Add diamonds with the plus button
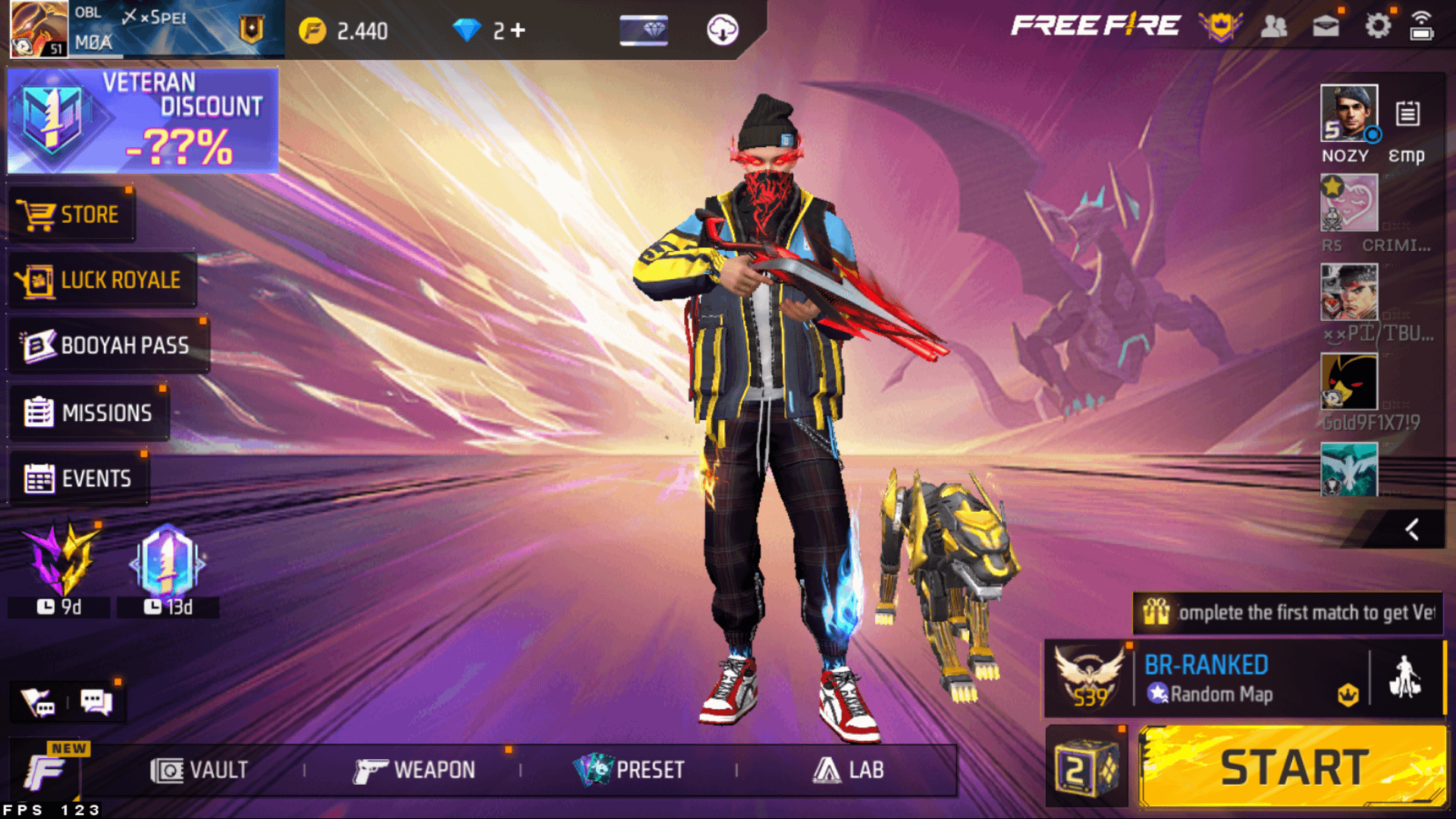Viewport: 1456px width, 819px height. point(518,30)
